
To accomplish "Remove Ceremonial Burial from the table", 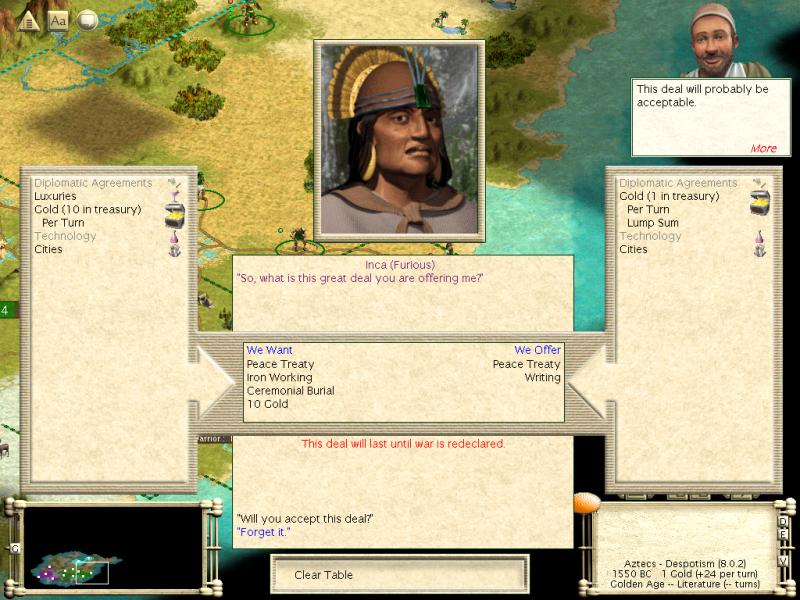I will 290,391.
